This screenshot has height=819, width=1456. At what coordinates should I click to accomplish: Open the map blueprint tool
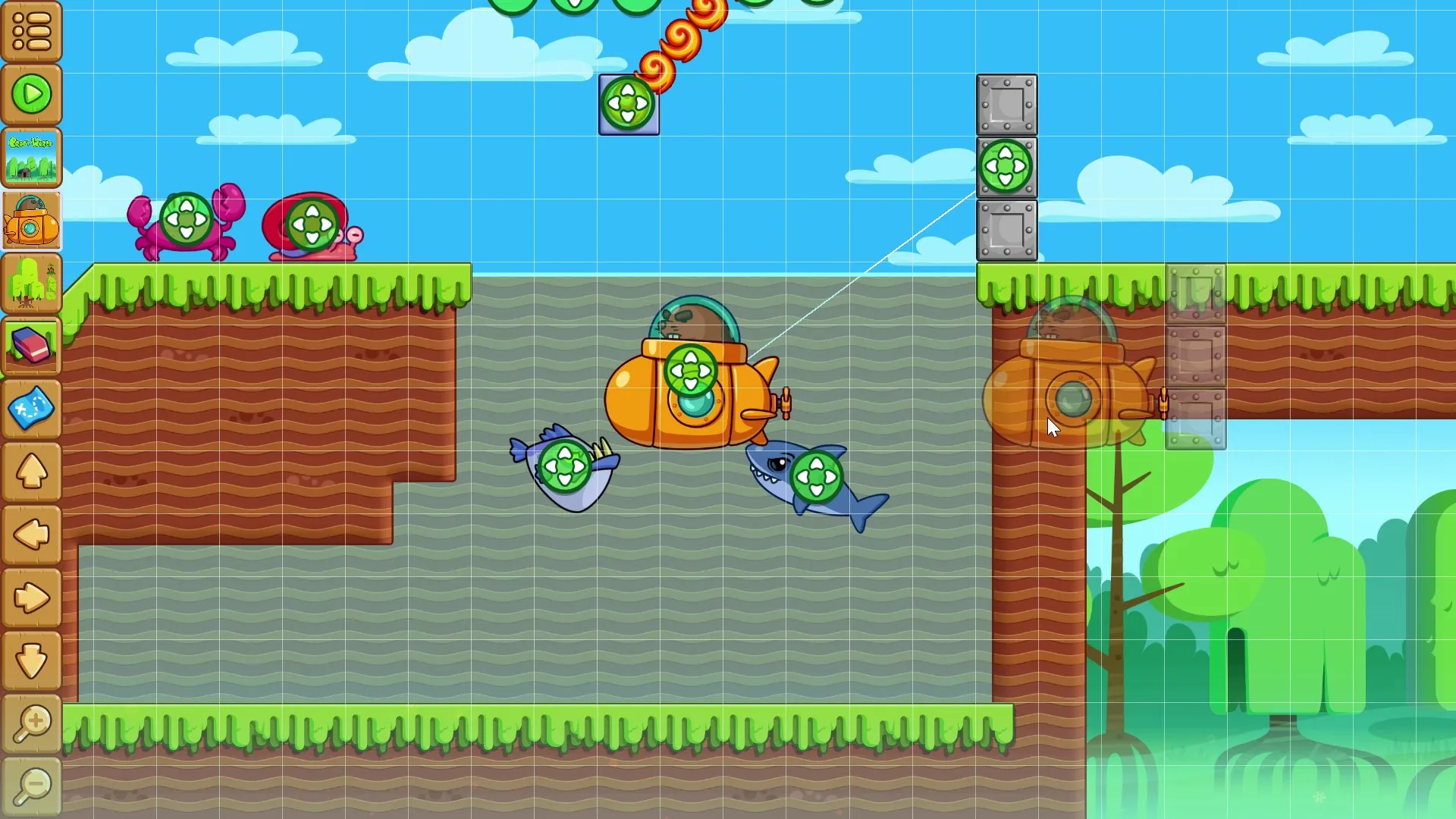[x=32, y=409]
